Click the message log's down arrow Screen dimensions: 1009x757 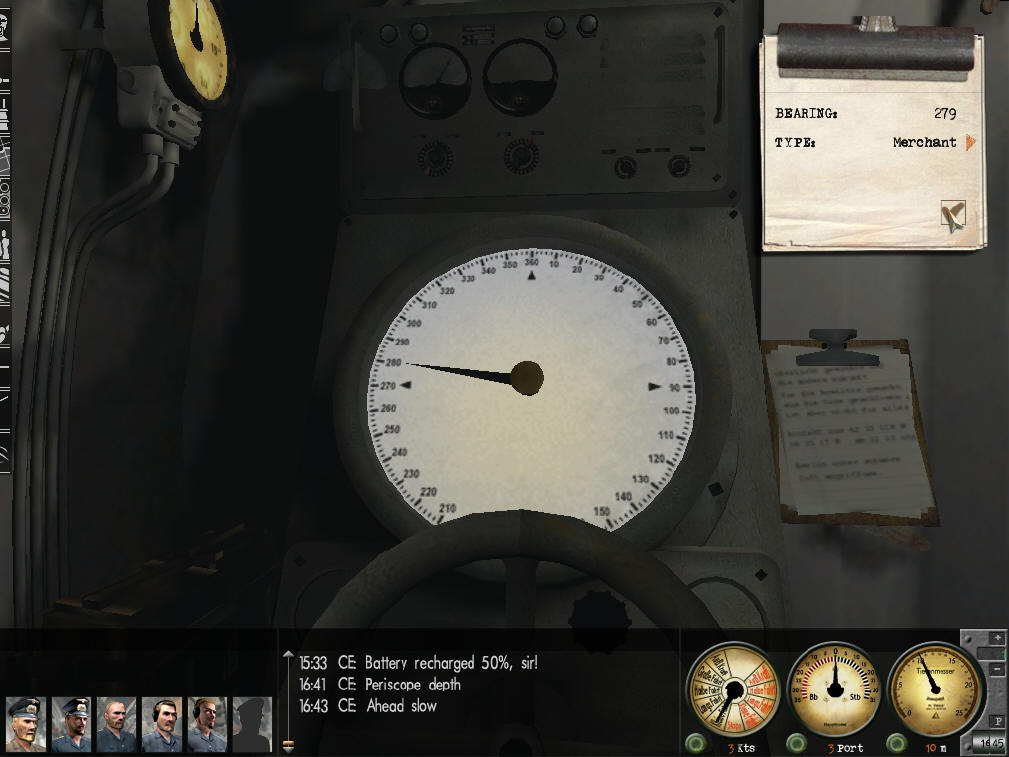[289, 745]
